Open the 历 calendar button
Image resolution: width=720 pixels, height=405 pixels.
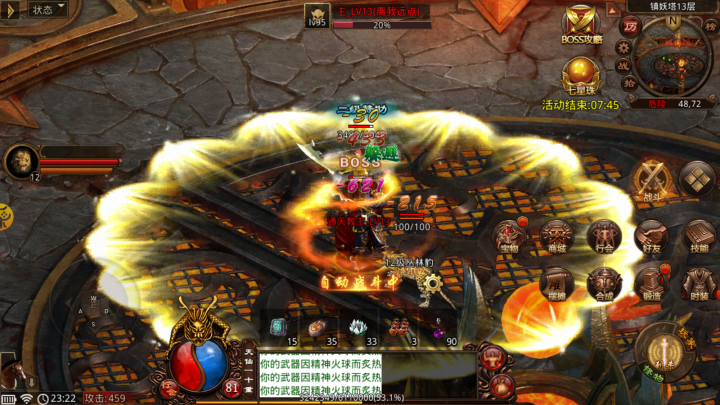(630, 27)
